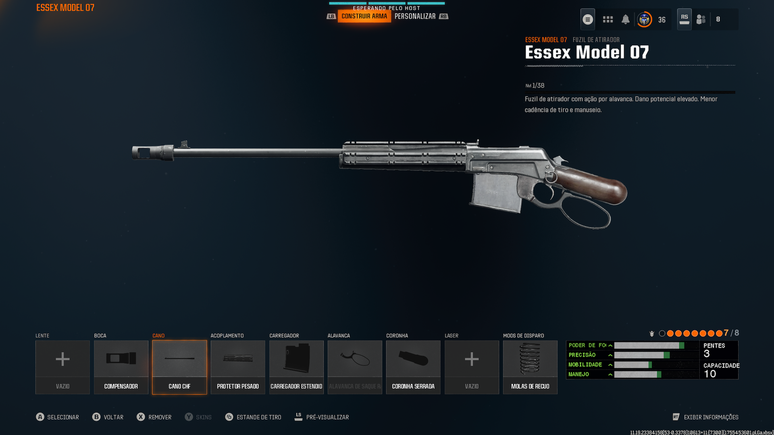Select the Cano CHF barrel slot
Viewport: 774px width, 435px height.
click(180, 366)
